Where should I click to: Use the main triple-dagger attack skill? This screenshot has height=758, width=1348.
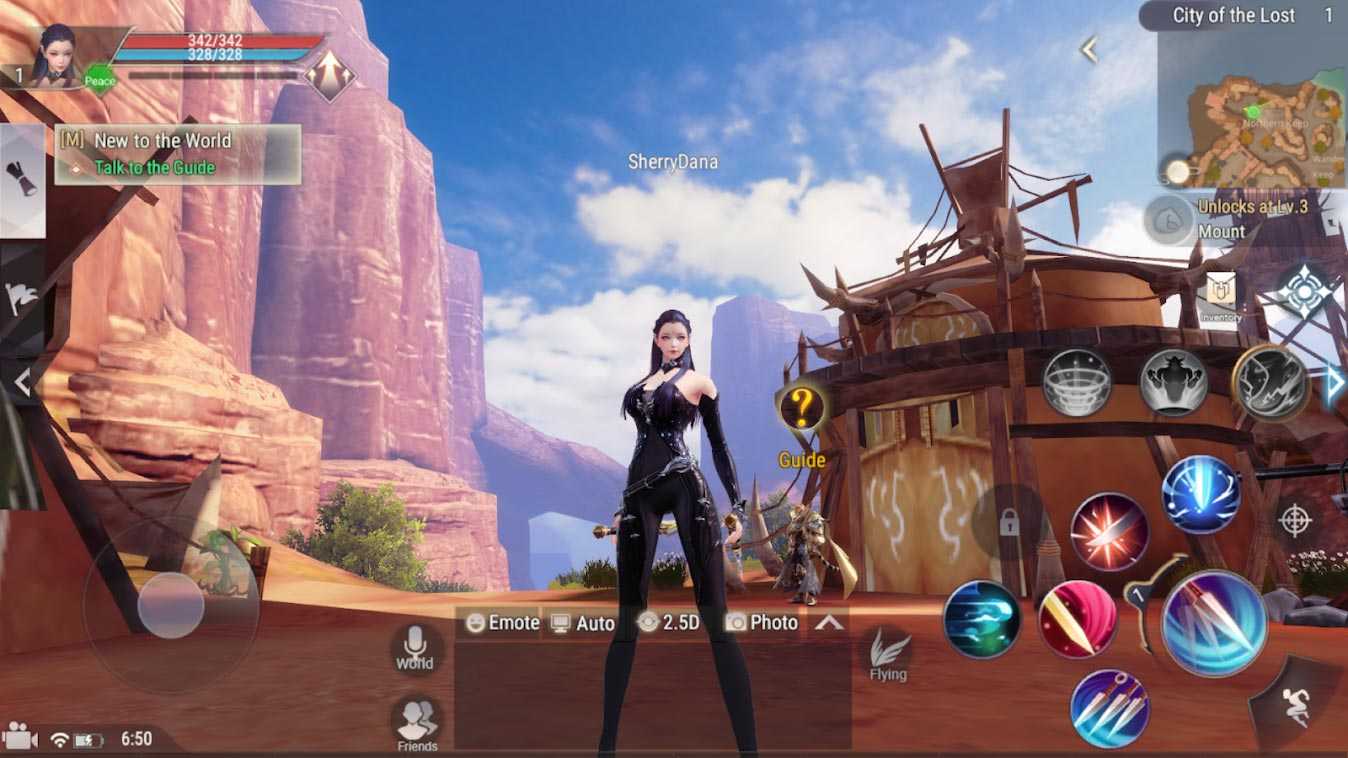1214,623
